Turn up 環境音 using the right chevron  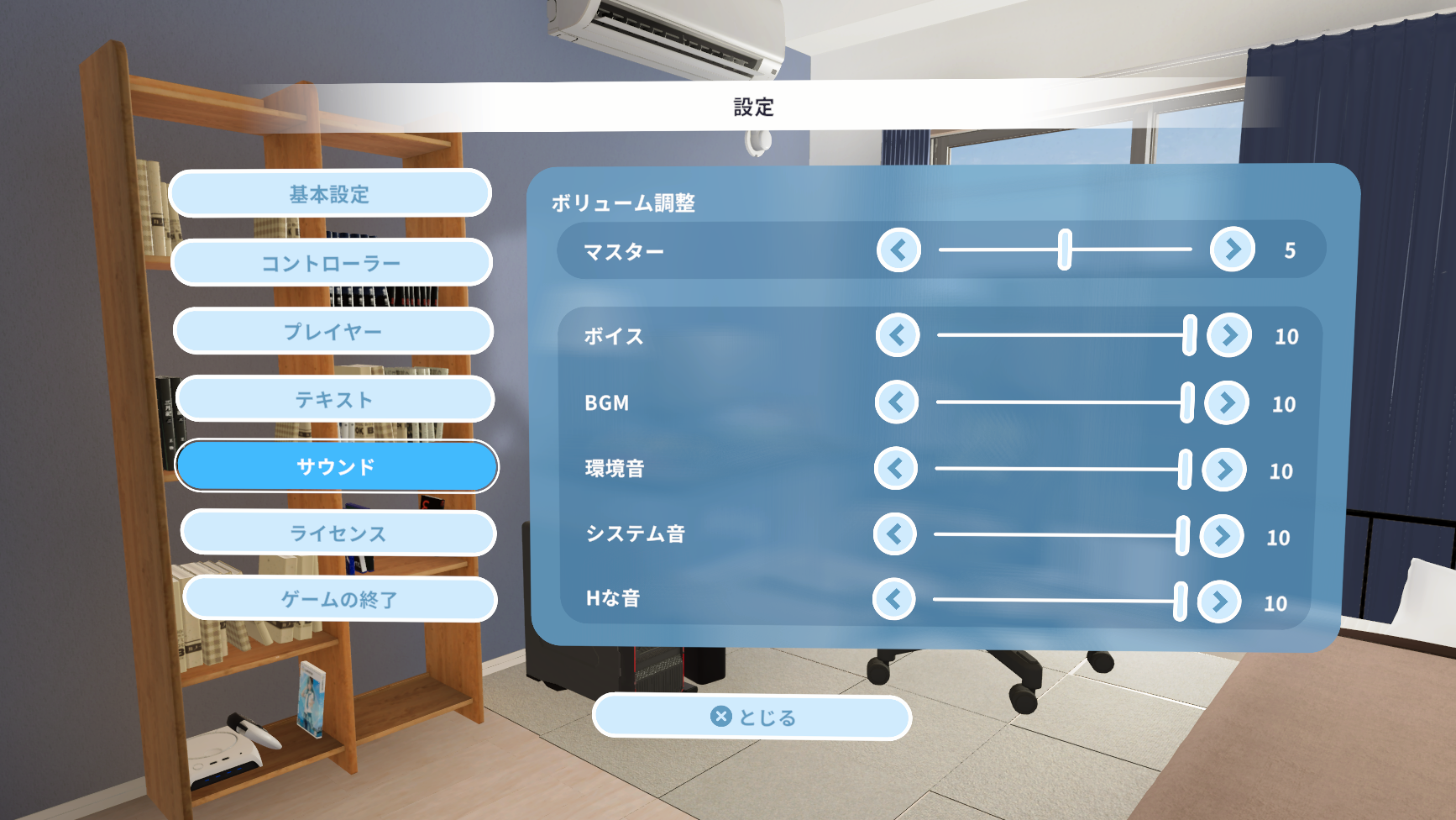coord(1227,469)
